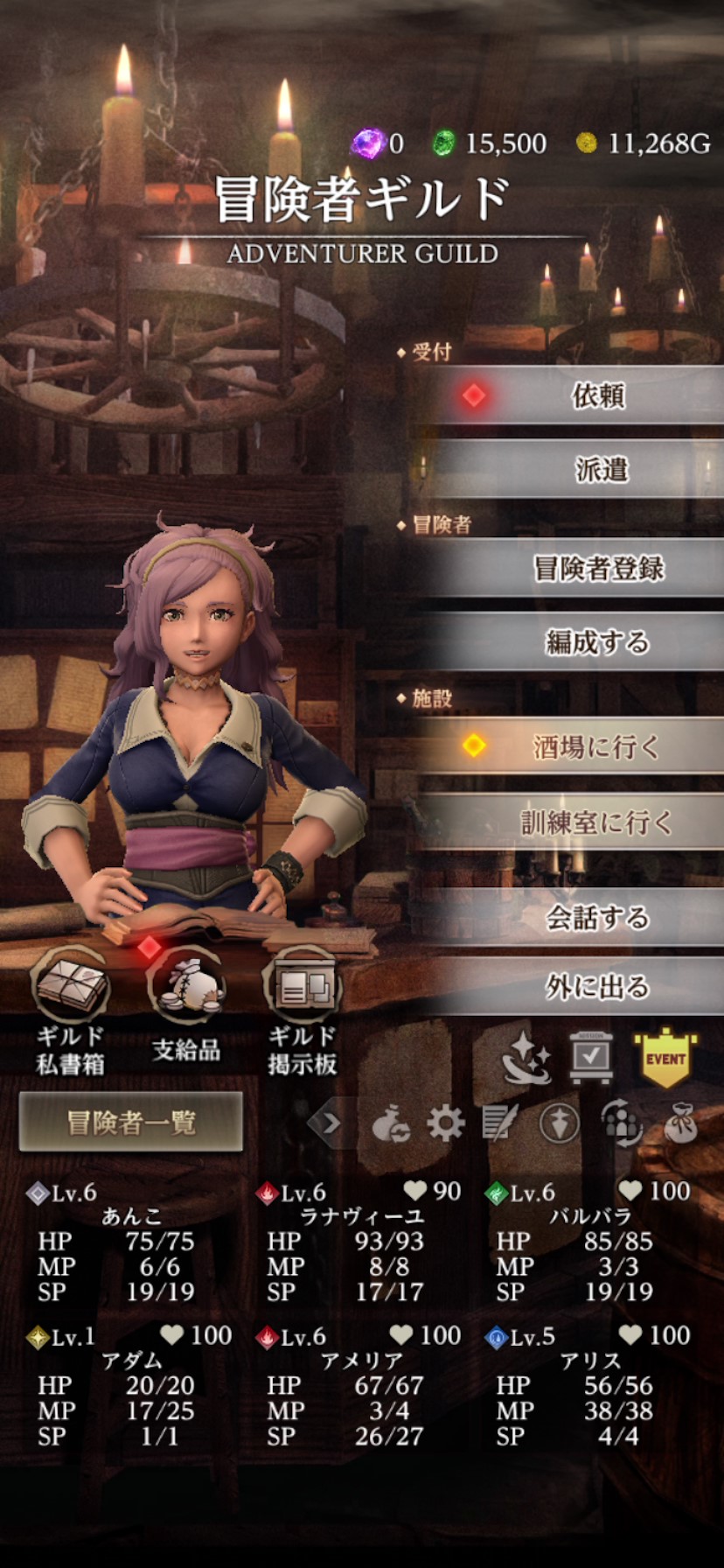
Task: Go to the tavern via 酒場に行く
Action: click(596, 746)
